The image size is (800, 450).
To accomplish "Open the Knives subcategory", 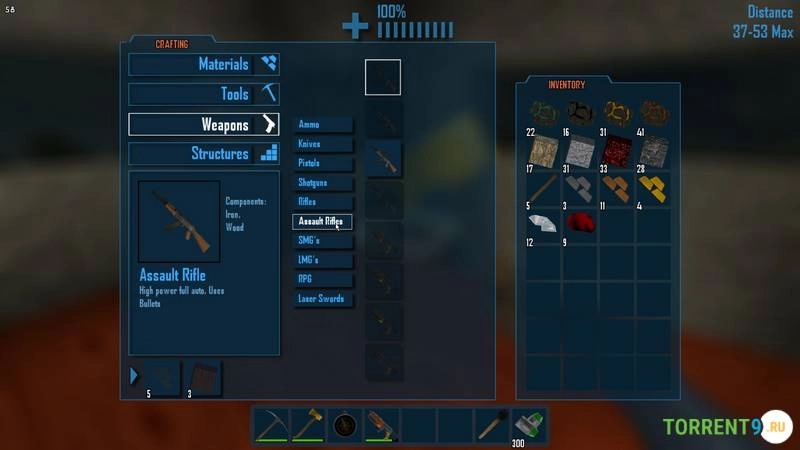I will point(324,144).
